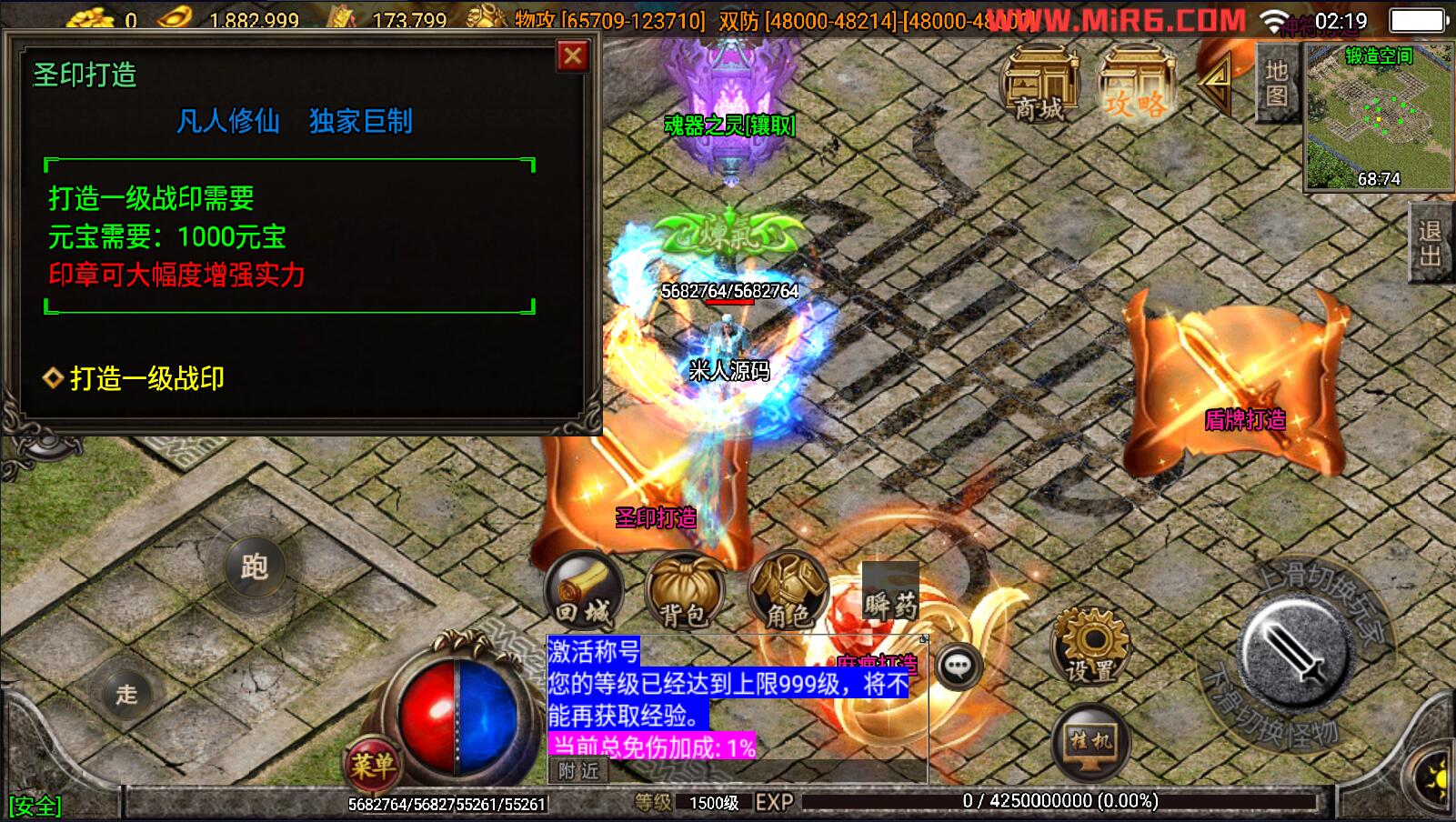Close the 圣印打造 dialog window
Screen dimensions: 1456x822
(572, 56)
